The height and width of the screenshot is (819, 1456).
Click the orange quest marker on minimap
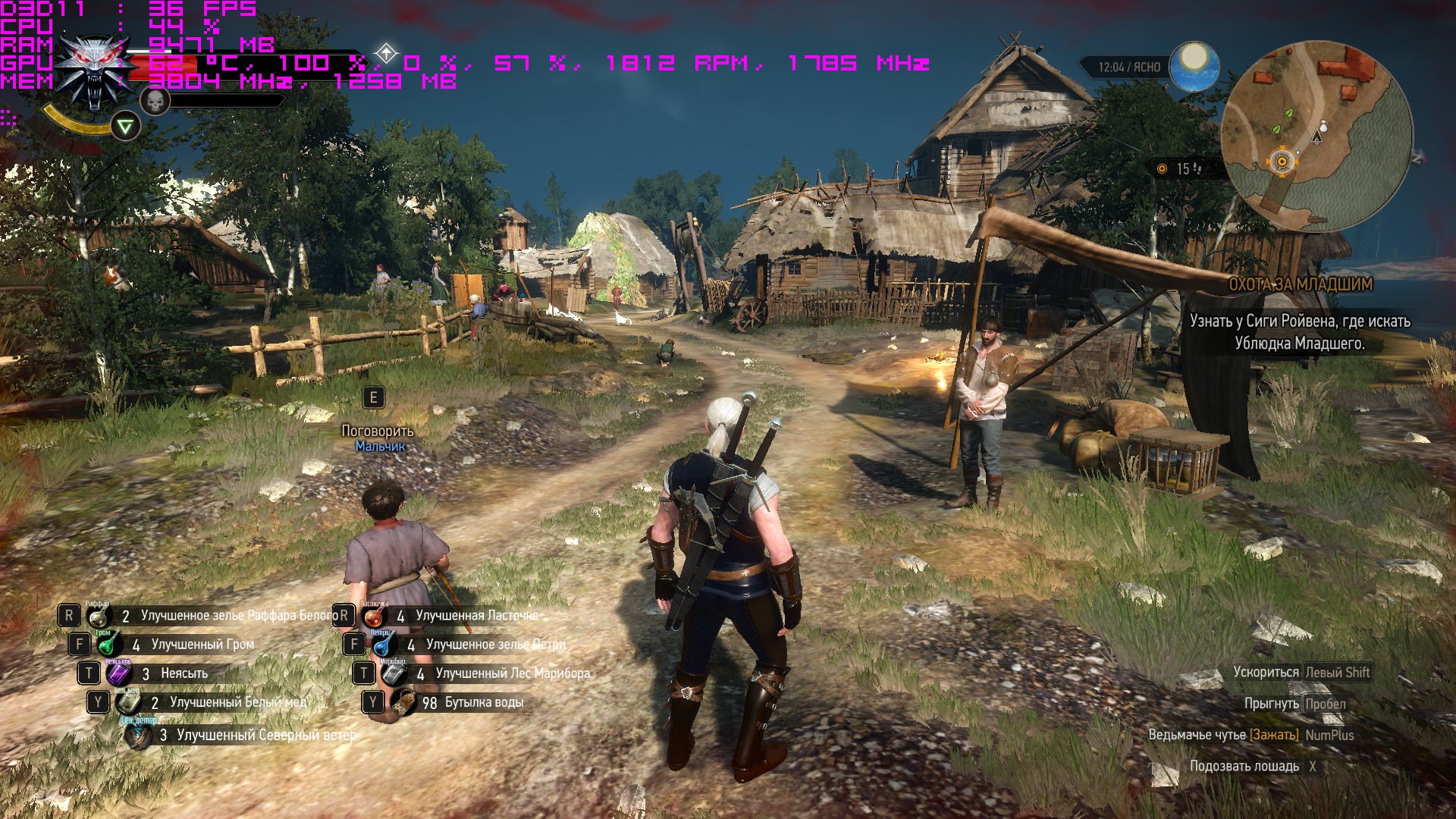tap(1282, 161)
